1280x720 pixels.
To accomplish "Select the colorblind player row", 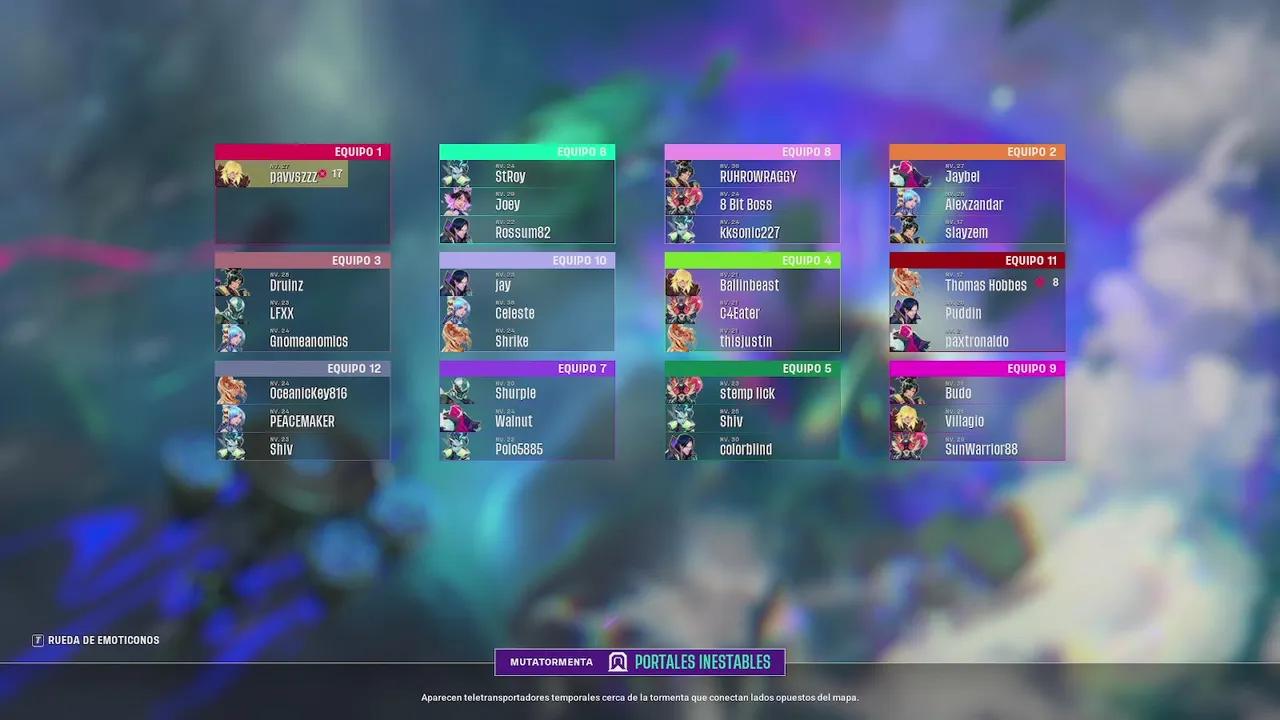I will pos(752,449).
